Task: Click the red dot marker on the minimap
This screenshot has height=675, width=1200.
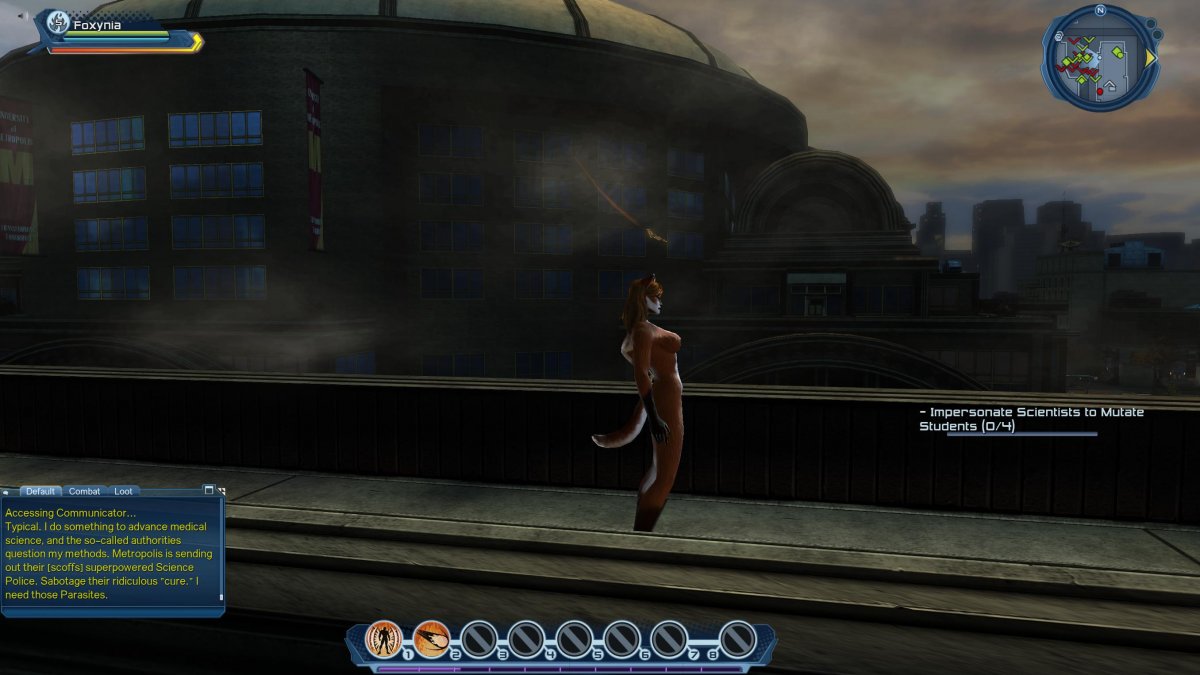Action: (x=1100, y=91)
